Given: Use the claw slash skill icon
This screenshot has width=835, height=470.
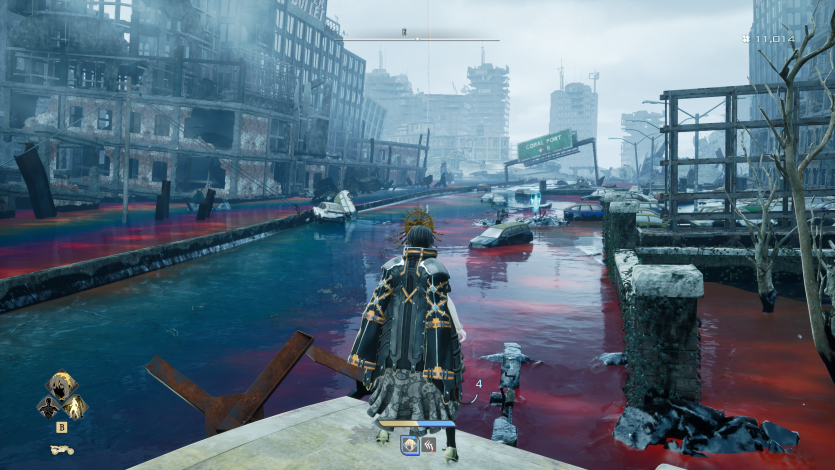Looking at the screenshot, I should coord(428,444).
